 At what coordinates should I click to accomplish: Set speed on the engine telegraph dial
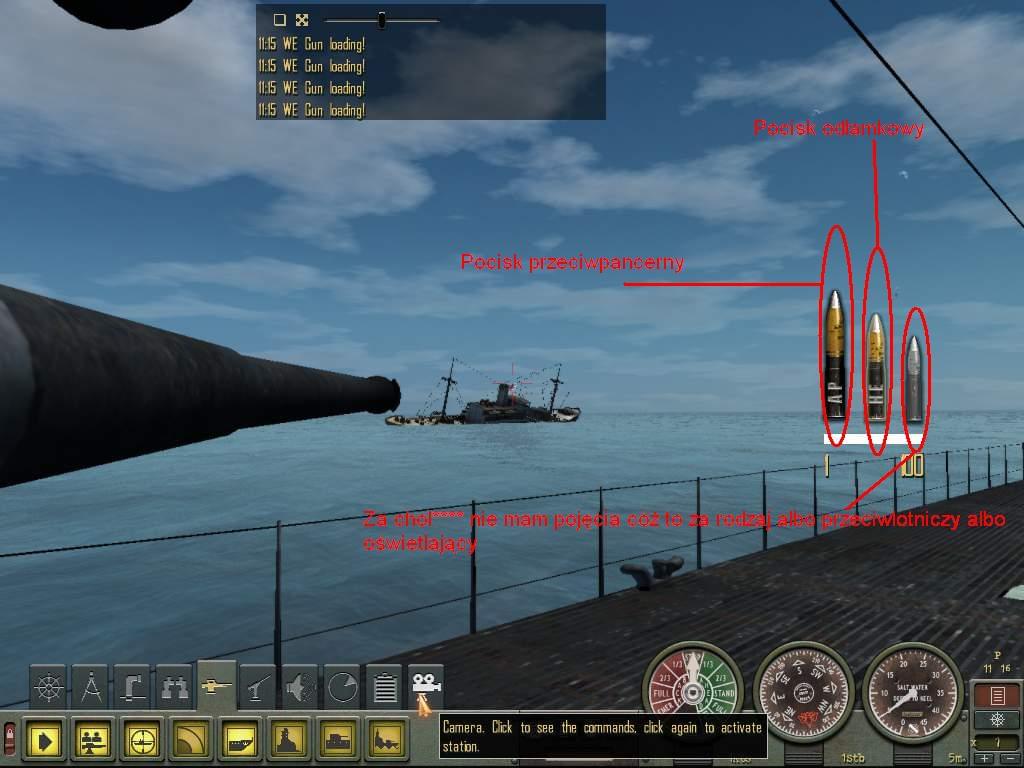(692, 691)
